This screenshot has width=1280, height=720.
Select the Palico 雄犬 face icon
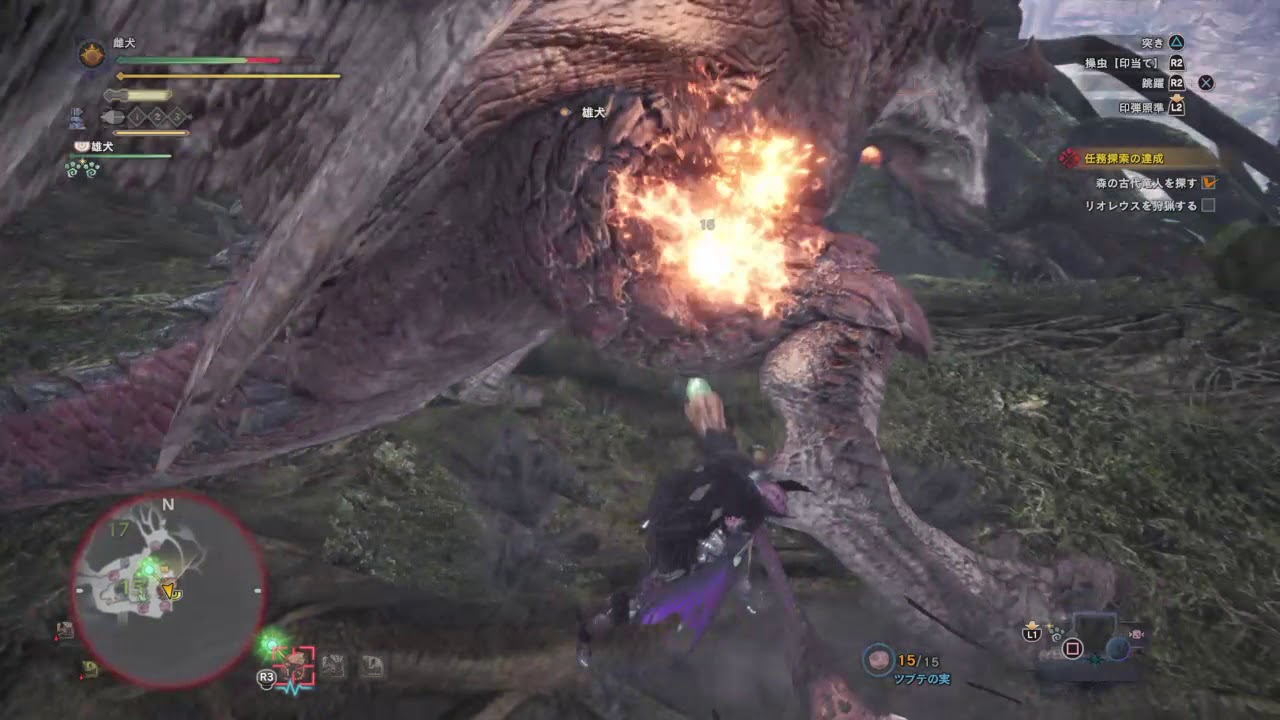[x=81, y=146]
